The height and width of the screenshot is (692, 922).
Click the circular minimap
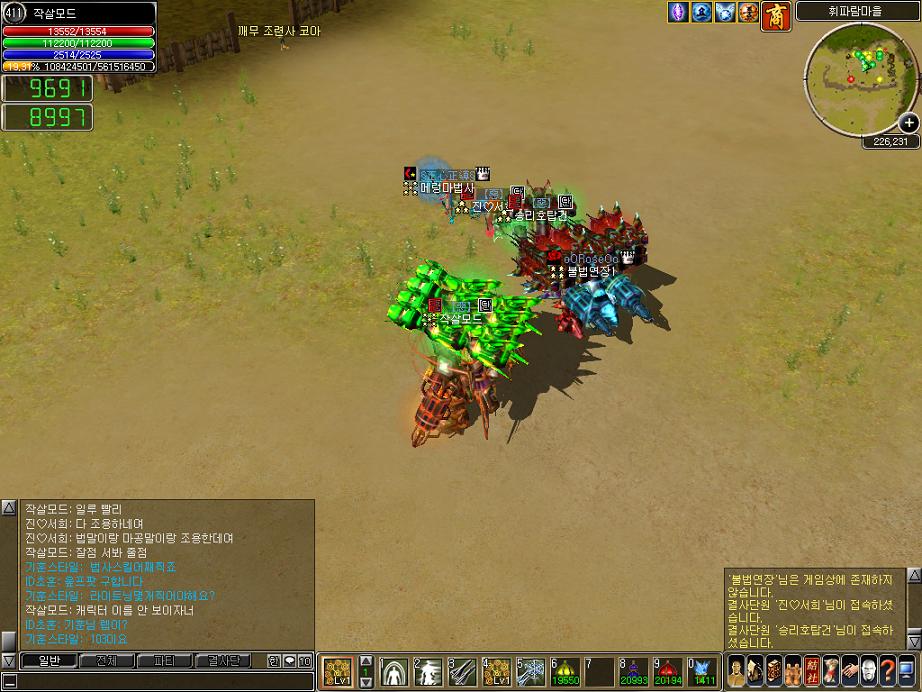point(856,66)
